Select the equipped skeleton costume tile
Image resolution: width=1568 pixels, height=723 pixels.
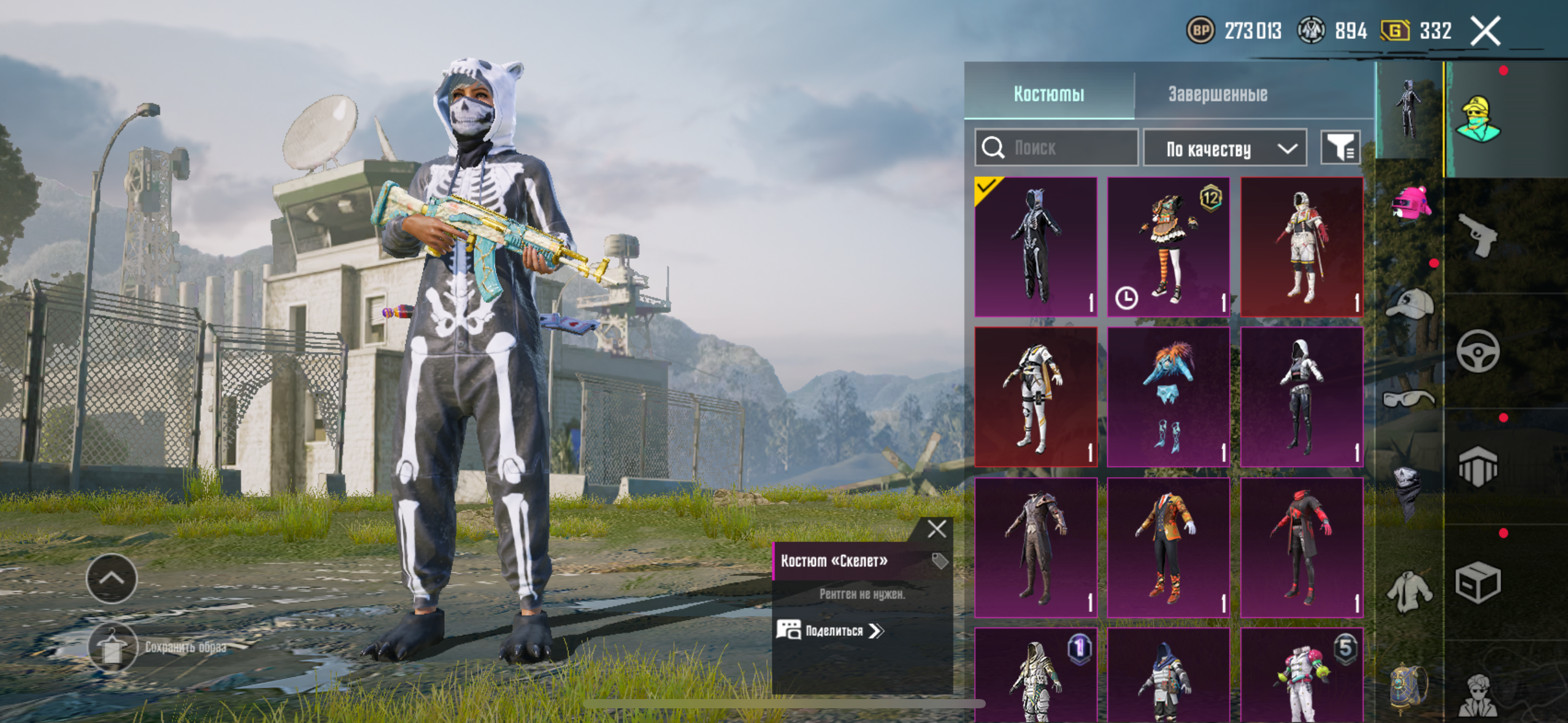[1036, 247]
